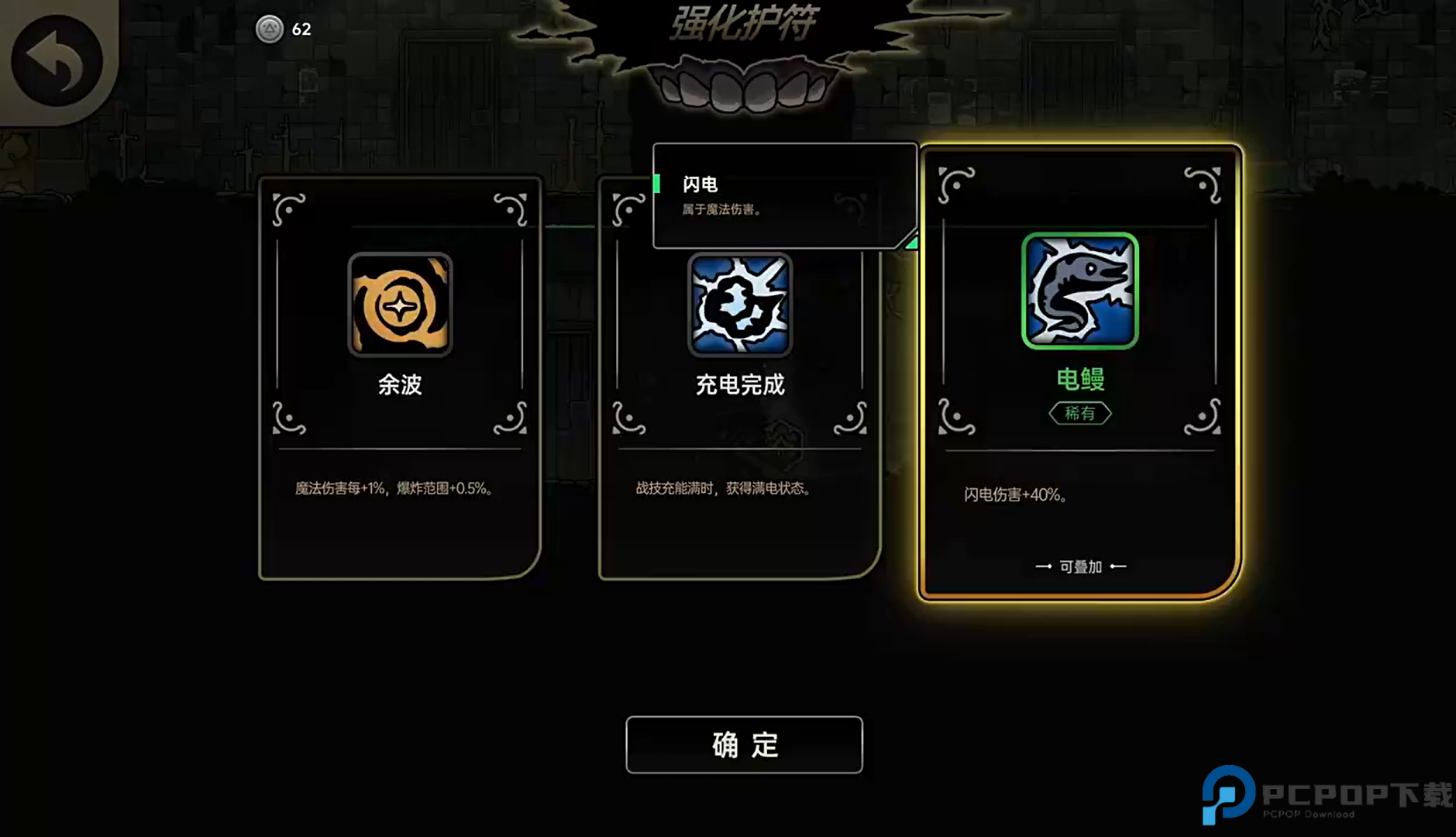Confirm selection with the 确定 button
Screen dimensions: 1456x837
point(742,744)
